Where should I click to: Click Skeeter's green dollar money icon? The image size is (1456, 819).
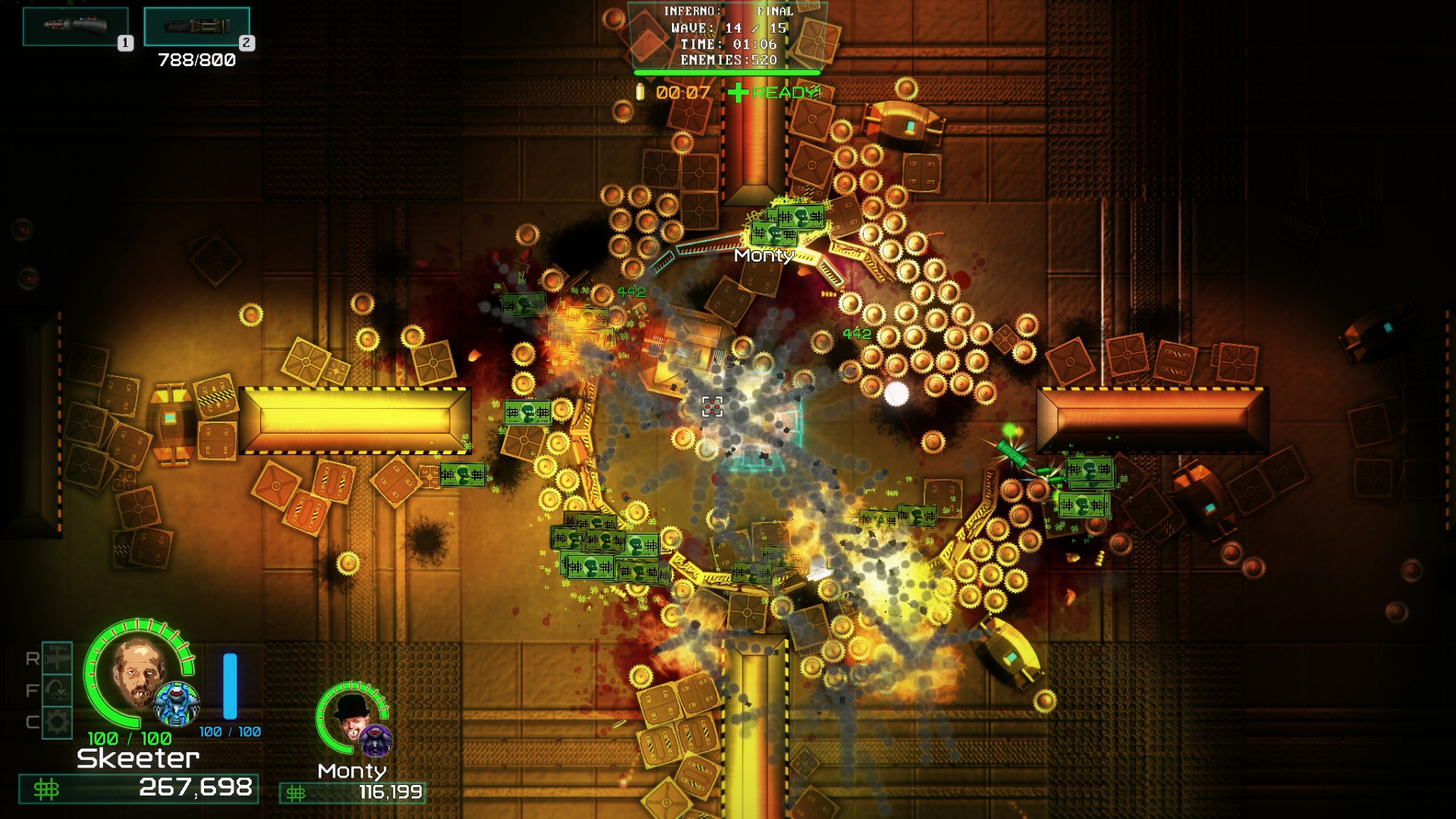click(x=47, y=789)
